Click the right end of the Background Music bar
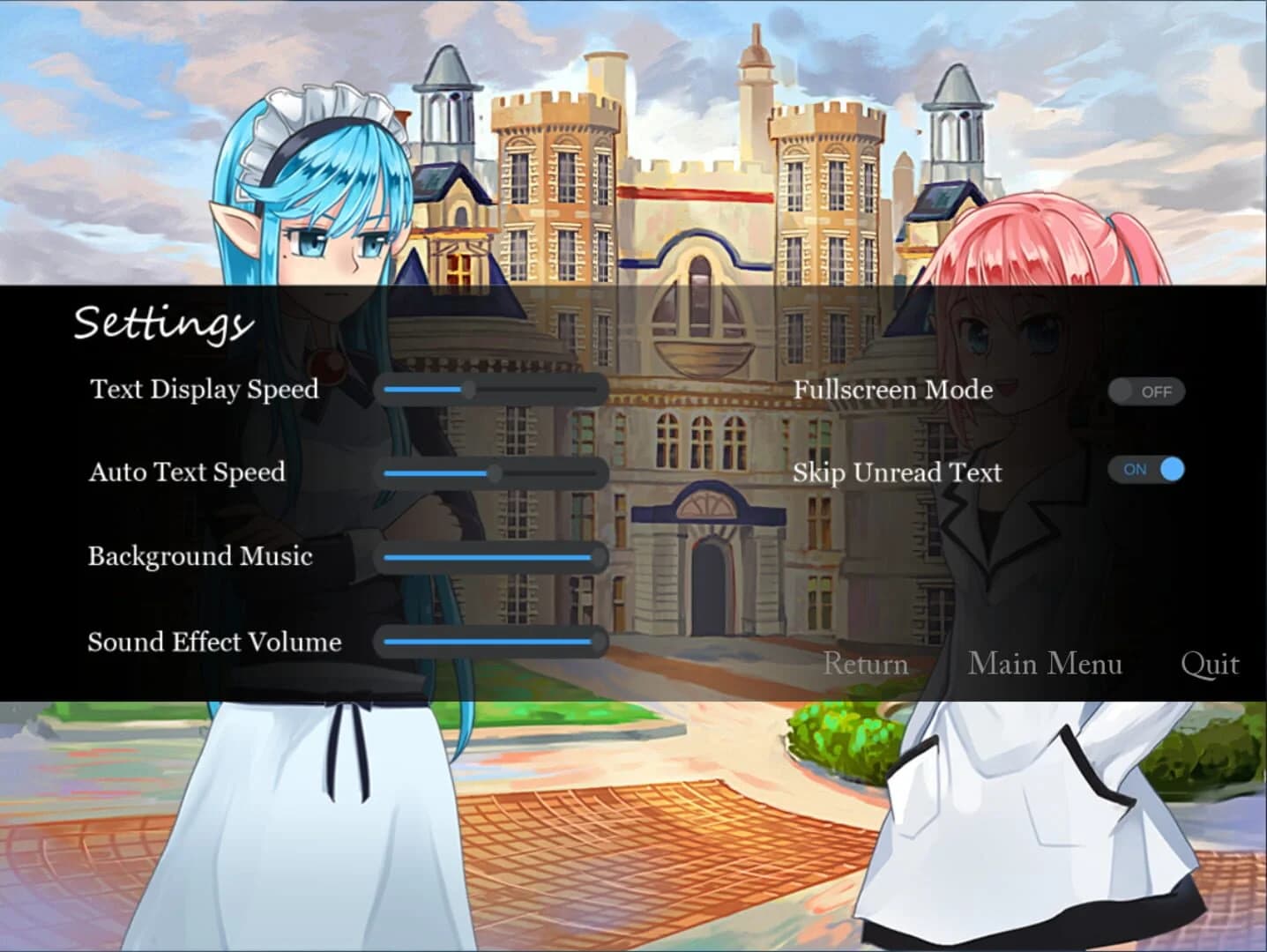This screenshot has height=952, width=1267. (598, 558)
